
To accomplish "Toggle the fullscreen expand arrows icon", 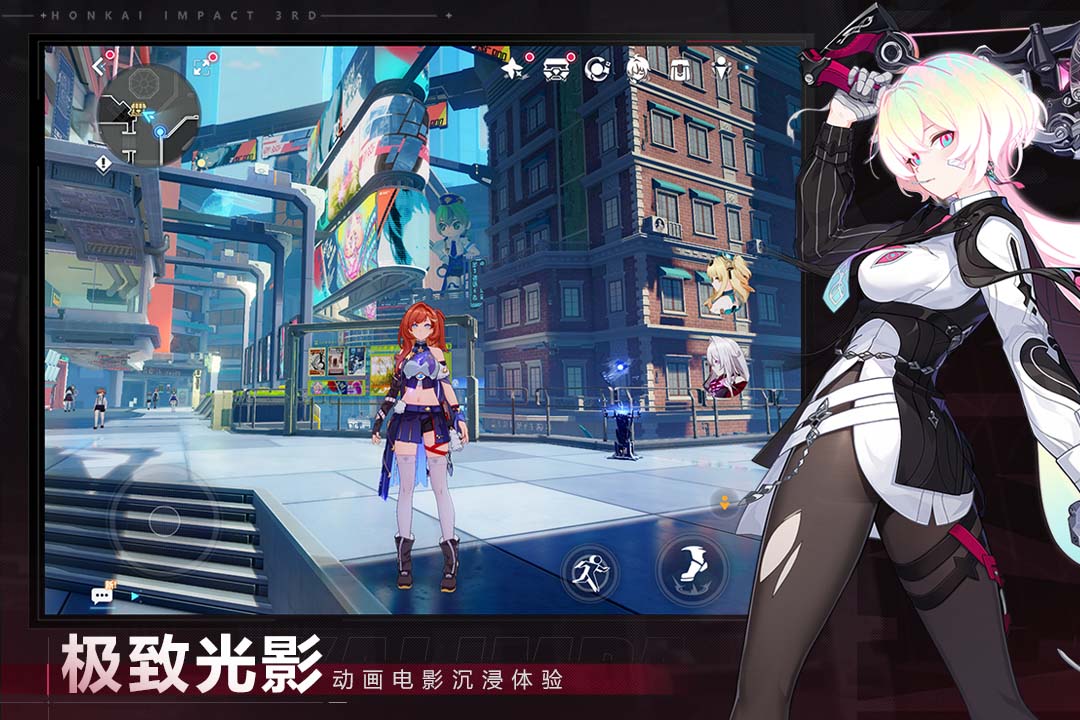I will [203, 66].
